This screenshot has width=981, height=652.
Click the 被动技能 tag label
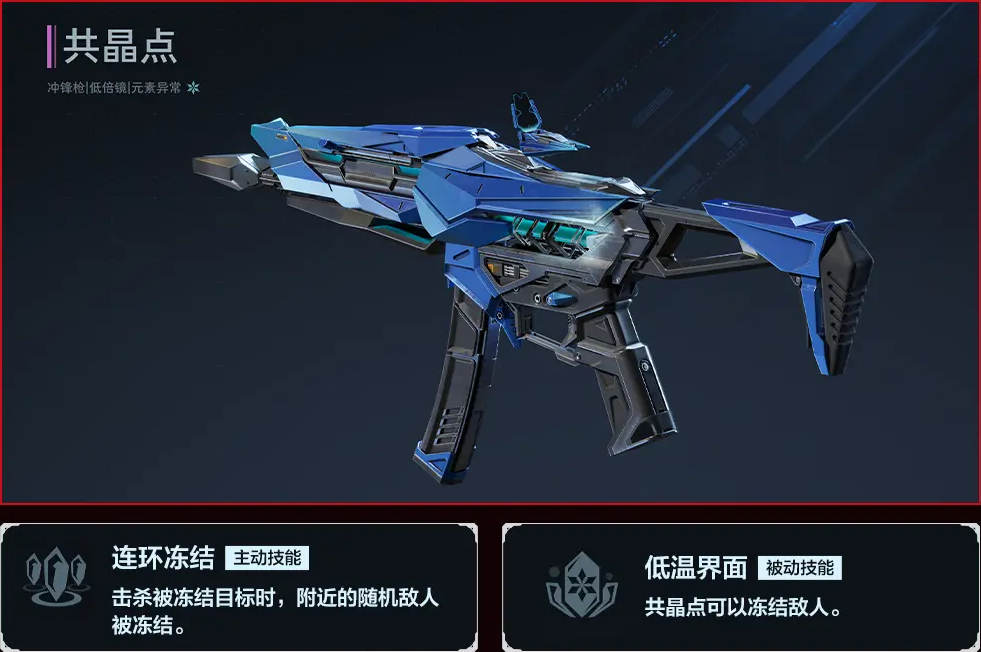[799, 568]
